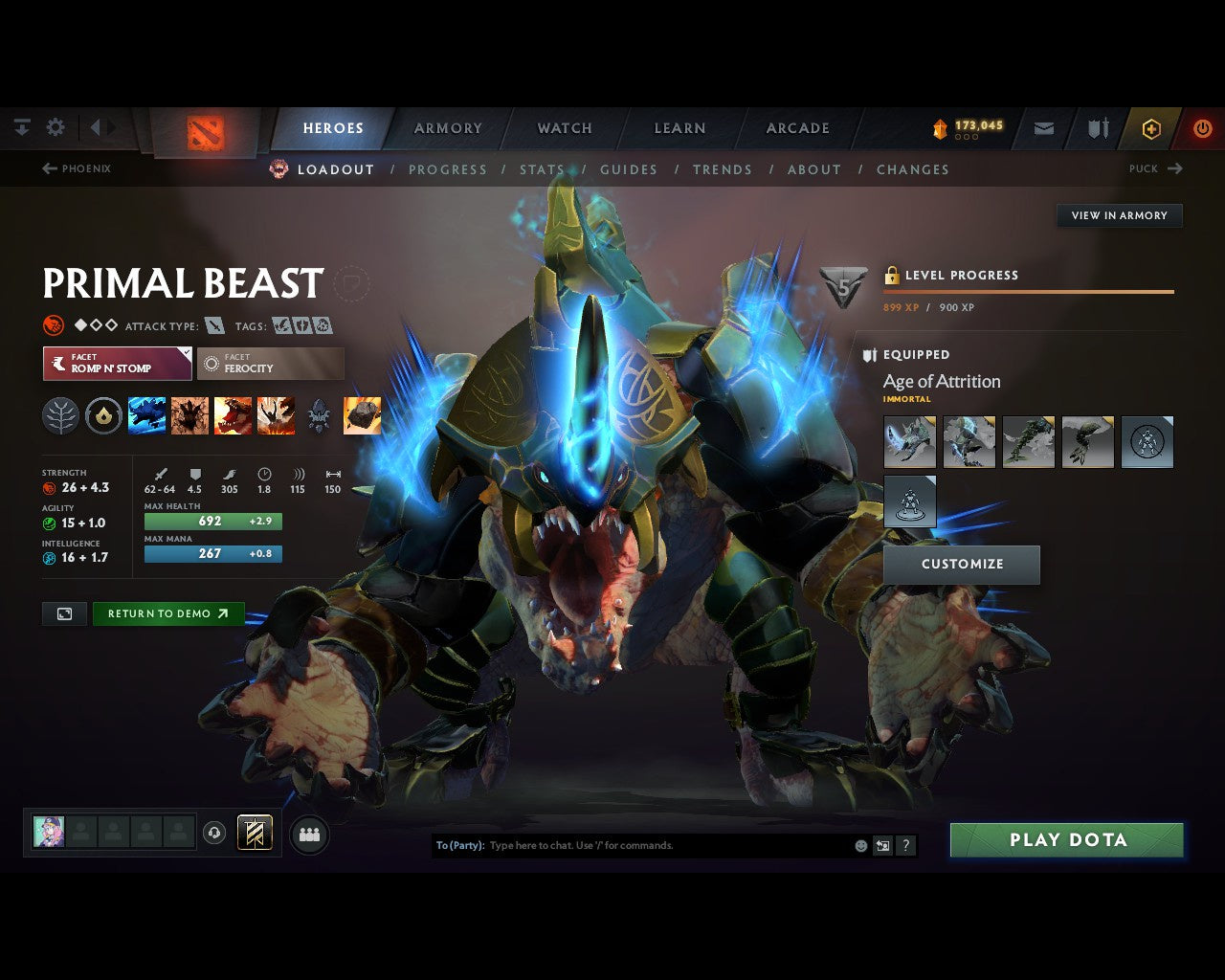1225x980 pixels.
Task: Show the hero Progress section
Action: pyautogui.click(x=448, y=169)
